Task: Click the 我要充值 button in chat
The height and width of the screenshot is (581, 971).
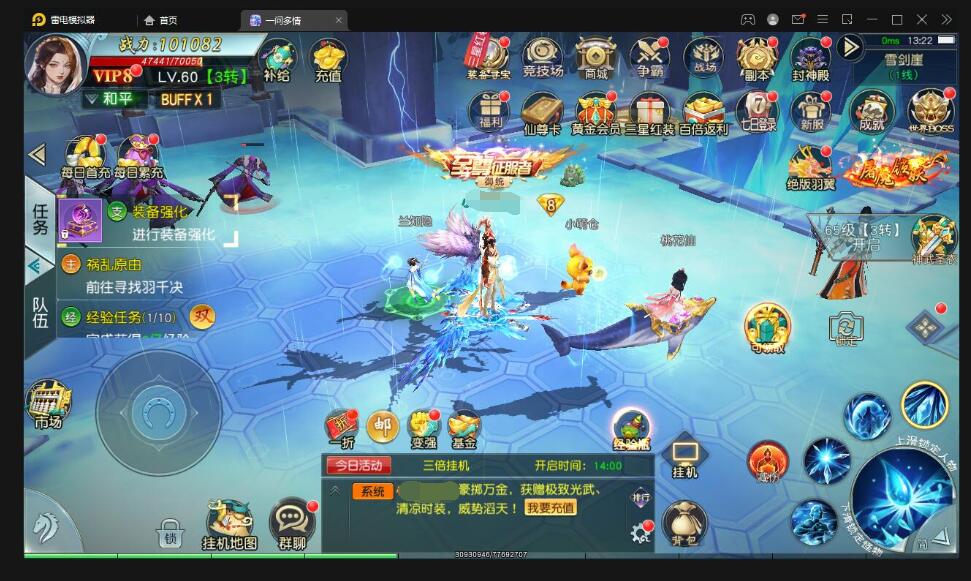Action: coord(550,507)
